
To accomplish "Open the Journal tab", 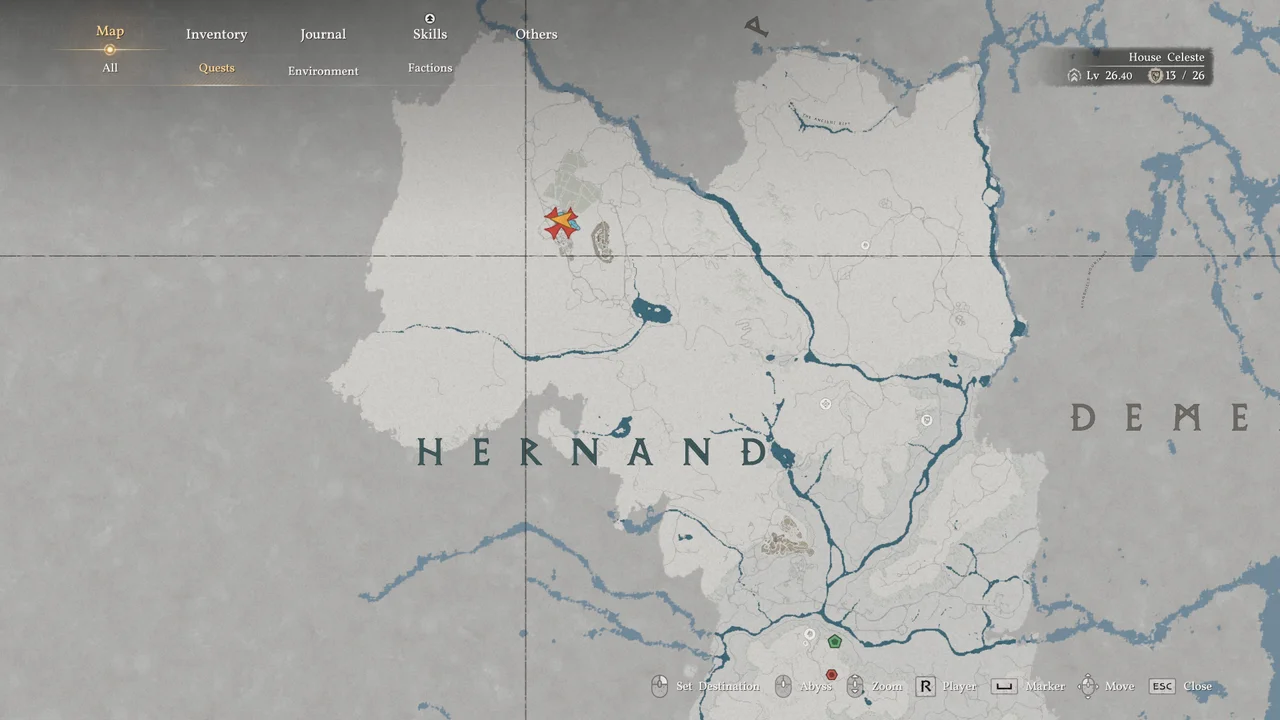I will [323, 34].
